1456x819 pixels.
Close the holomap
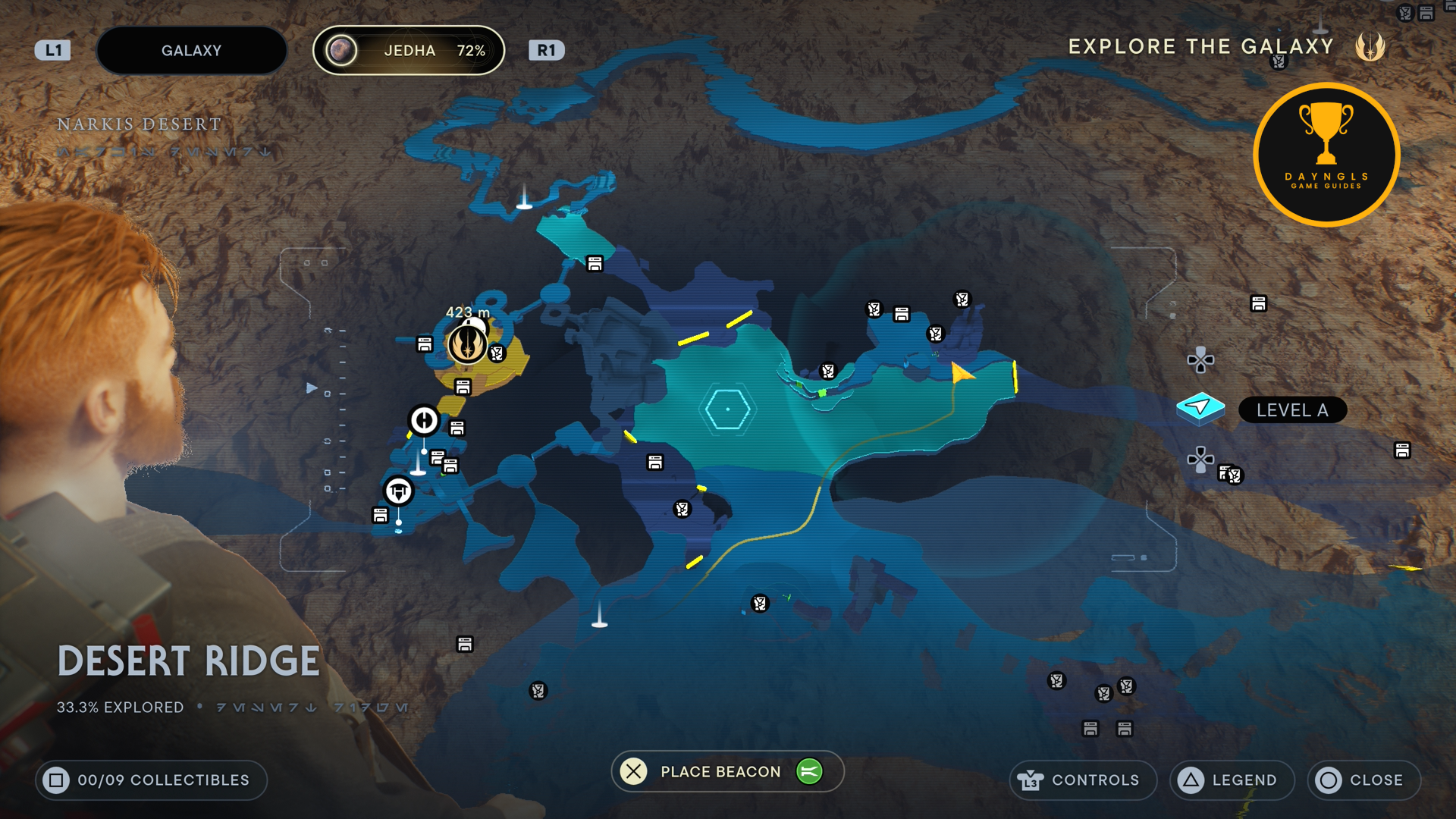click(1363, 780)
